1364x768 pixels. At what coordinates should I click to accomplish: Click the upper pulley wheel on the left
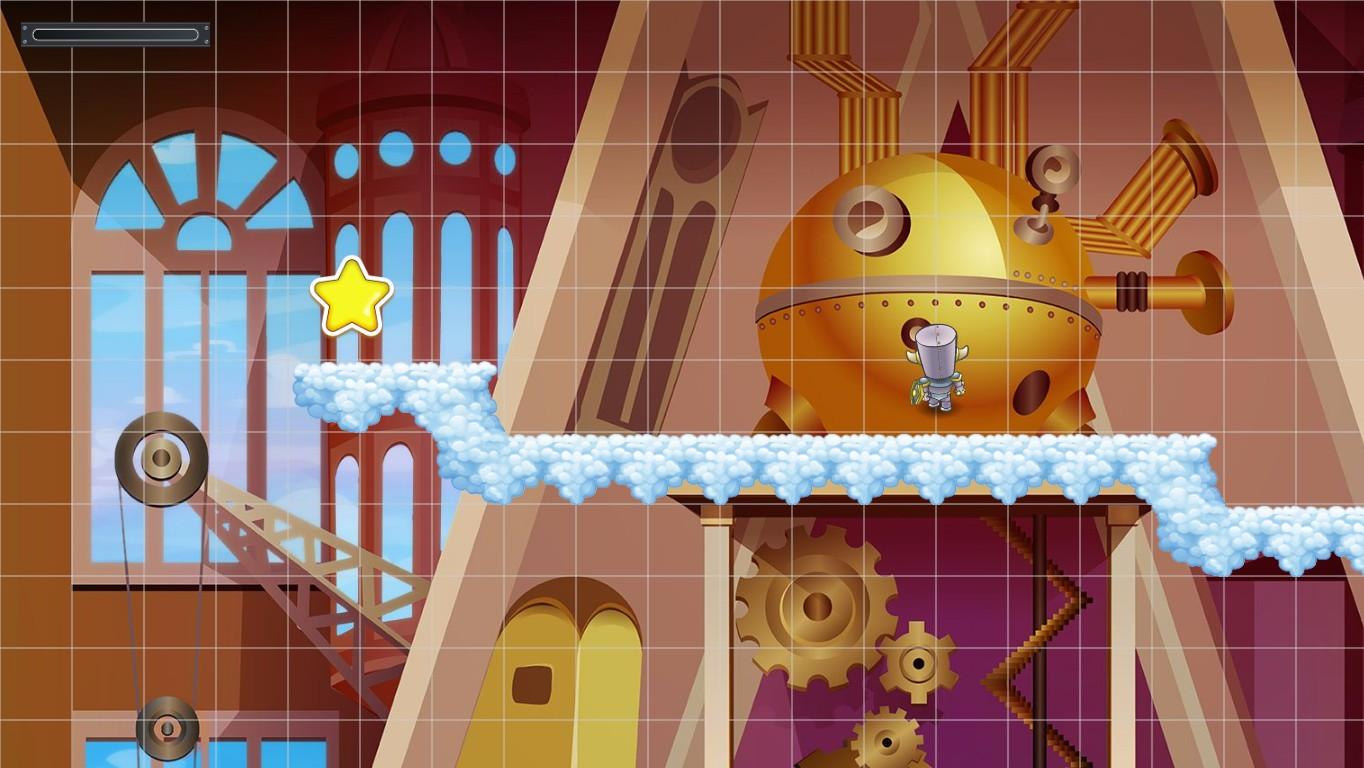tap(159, 460)
